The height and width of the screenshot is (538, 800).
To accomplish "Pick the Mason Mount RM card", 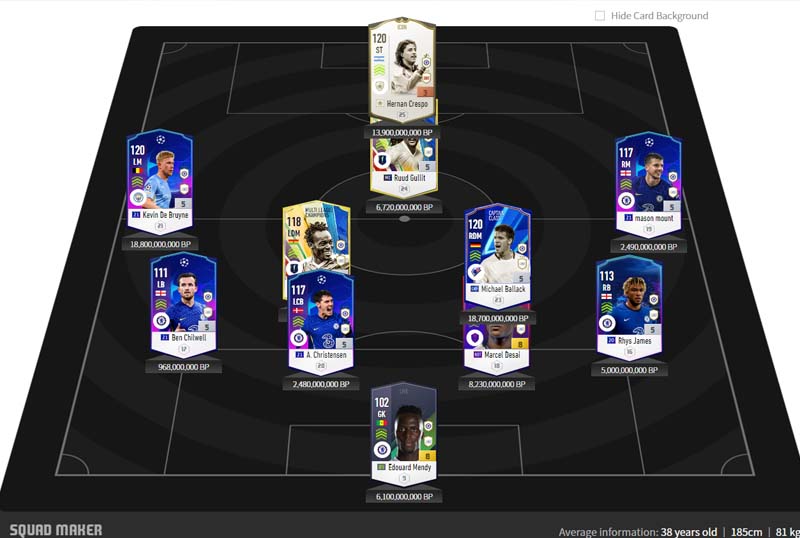I will [648, 180].
